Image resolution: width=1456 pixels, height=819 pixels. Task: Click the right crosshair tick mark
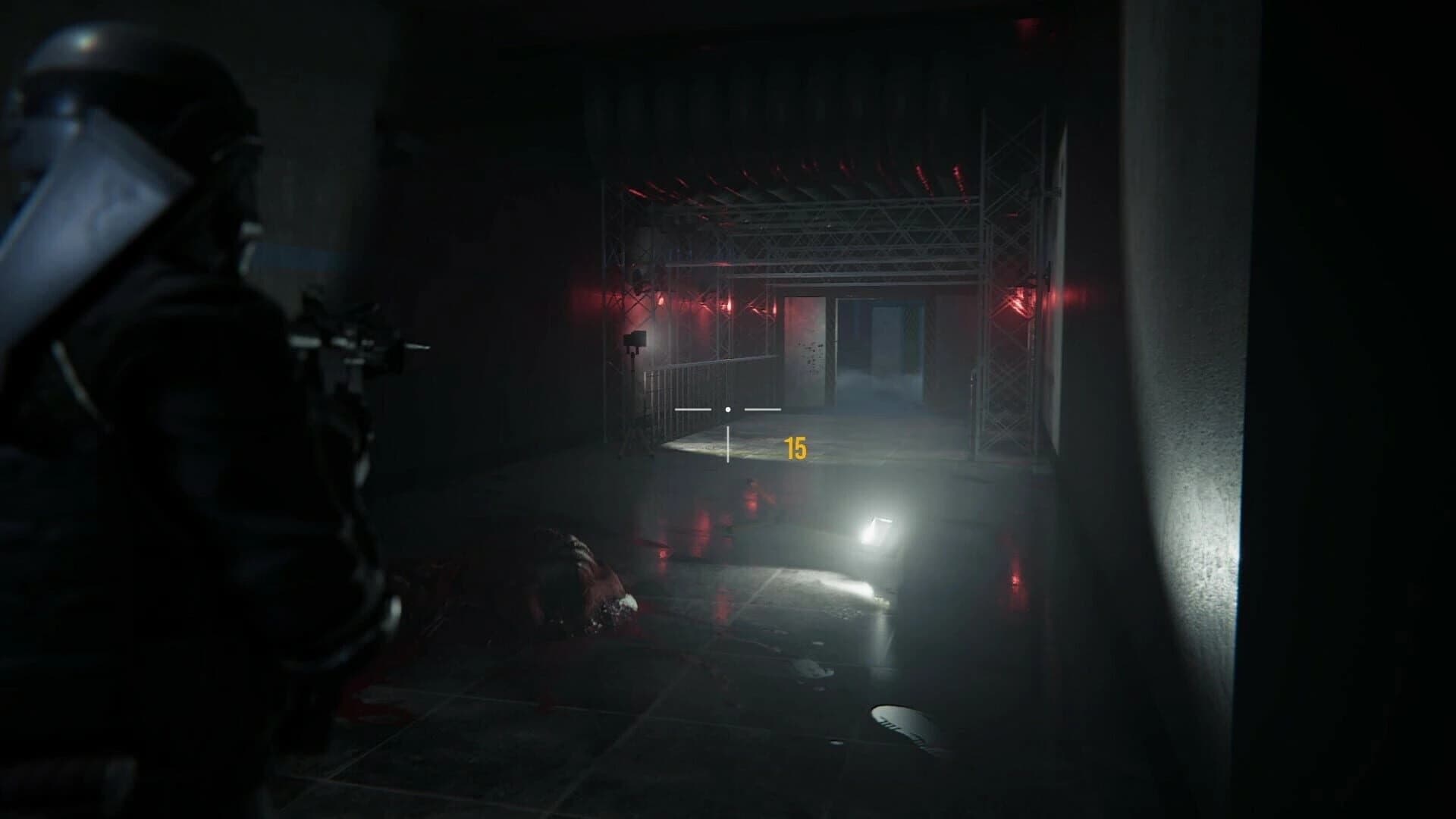coord(764,408)
